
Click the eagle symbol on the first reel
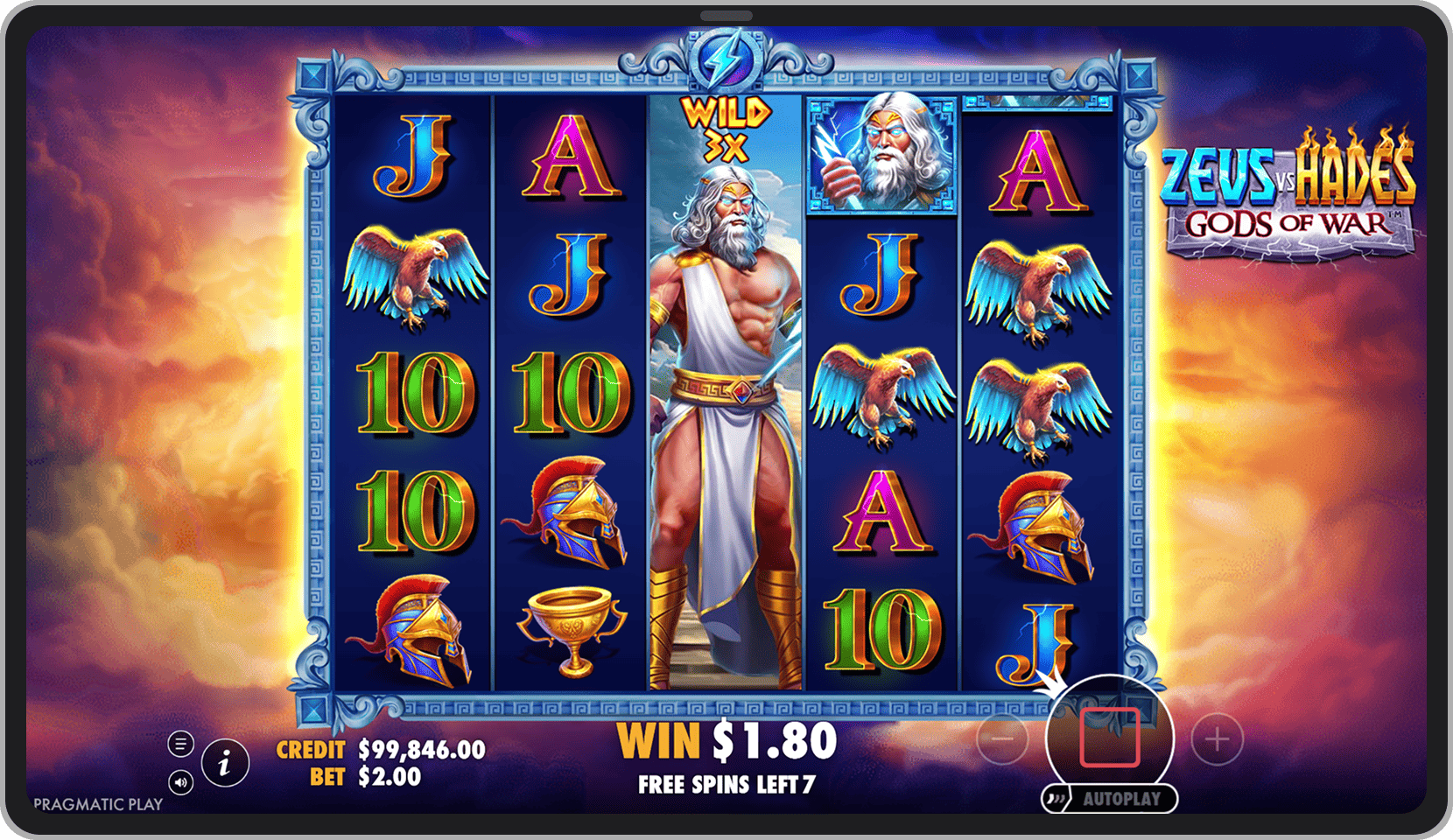(x=414, y=271)
